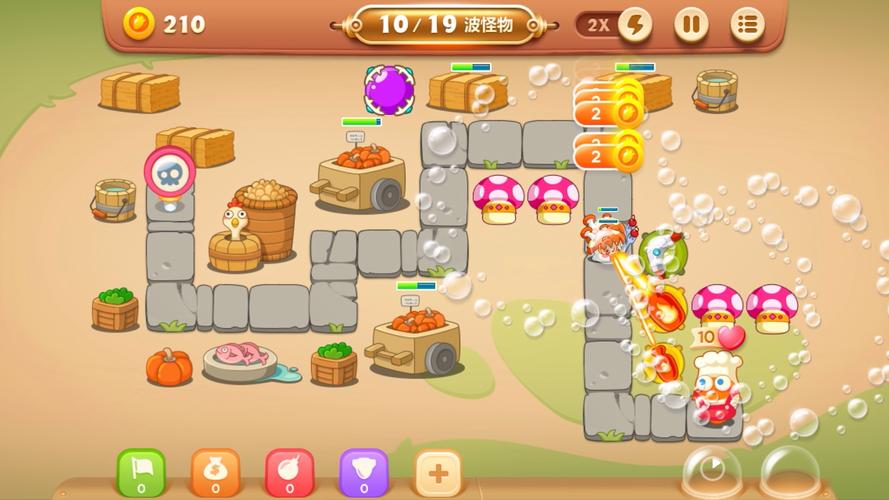Image resolution: width=889 pixels, height=500 pixels.
Task: Use the purple power-up item
Action: [363, 471]
